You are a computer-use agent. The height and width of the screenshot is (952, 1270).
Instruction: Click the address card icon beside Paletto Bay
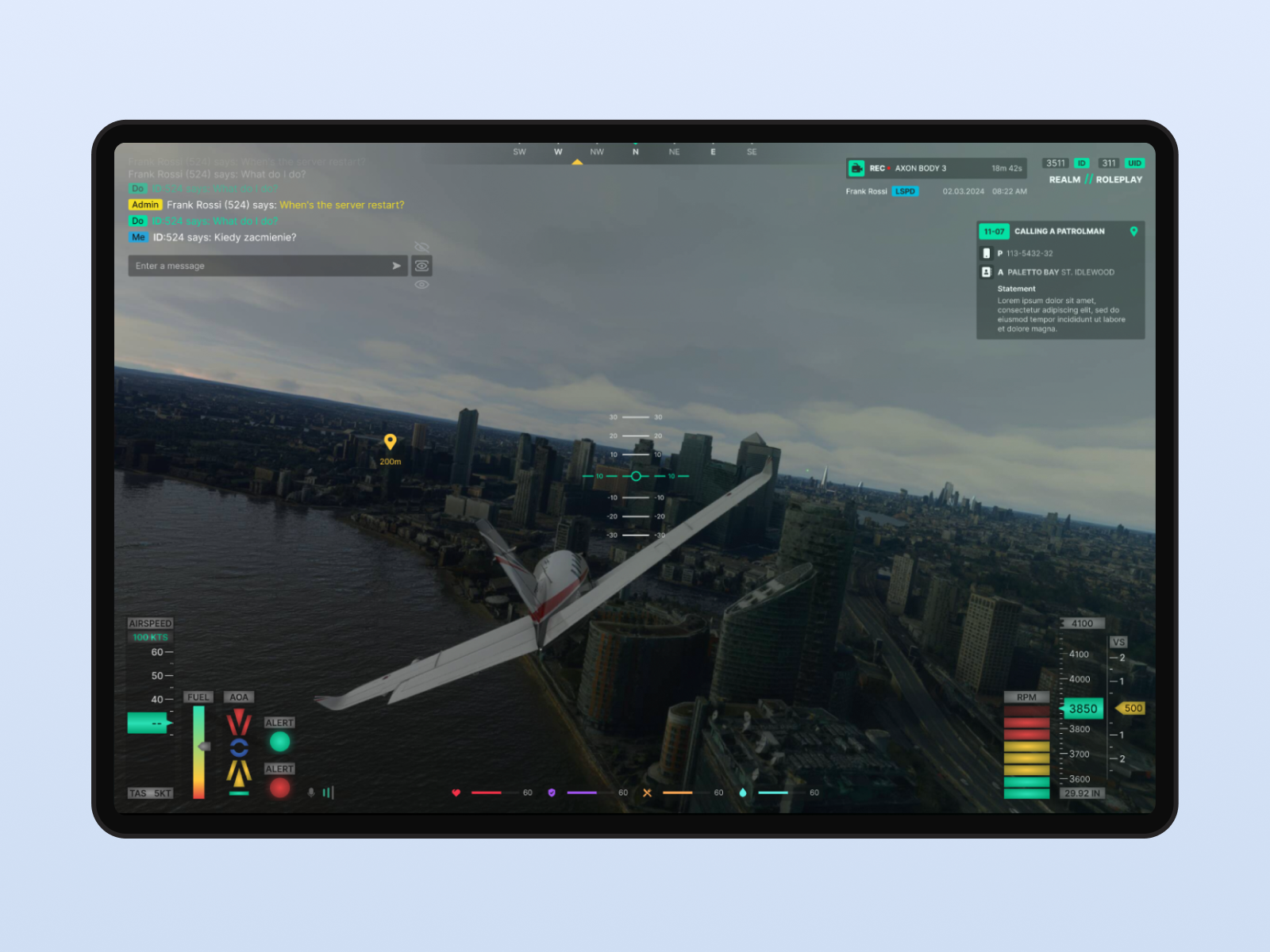coord(987,272)
